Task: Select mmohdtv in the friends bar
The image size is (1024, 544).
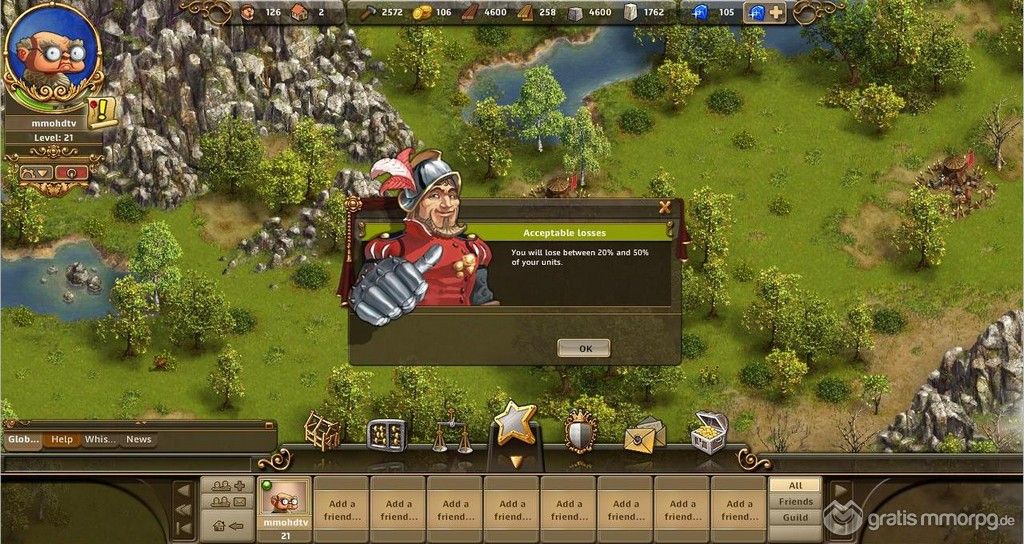Action: click(x=284, y=507)
